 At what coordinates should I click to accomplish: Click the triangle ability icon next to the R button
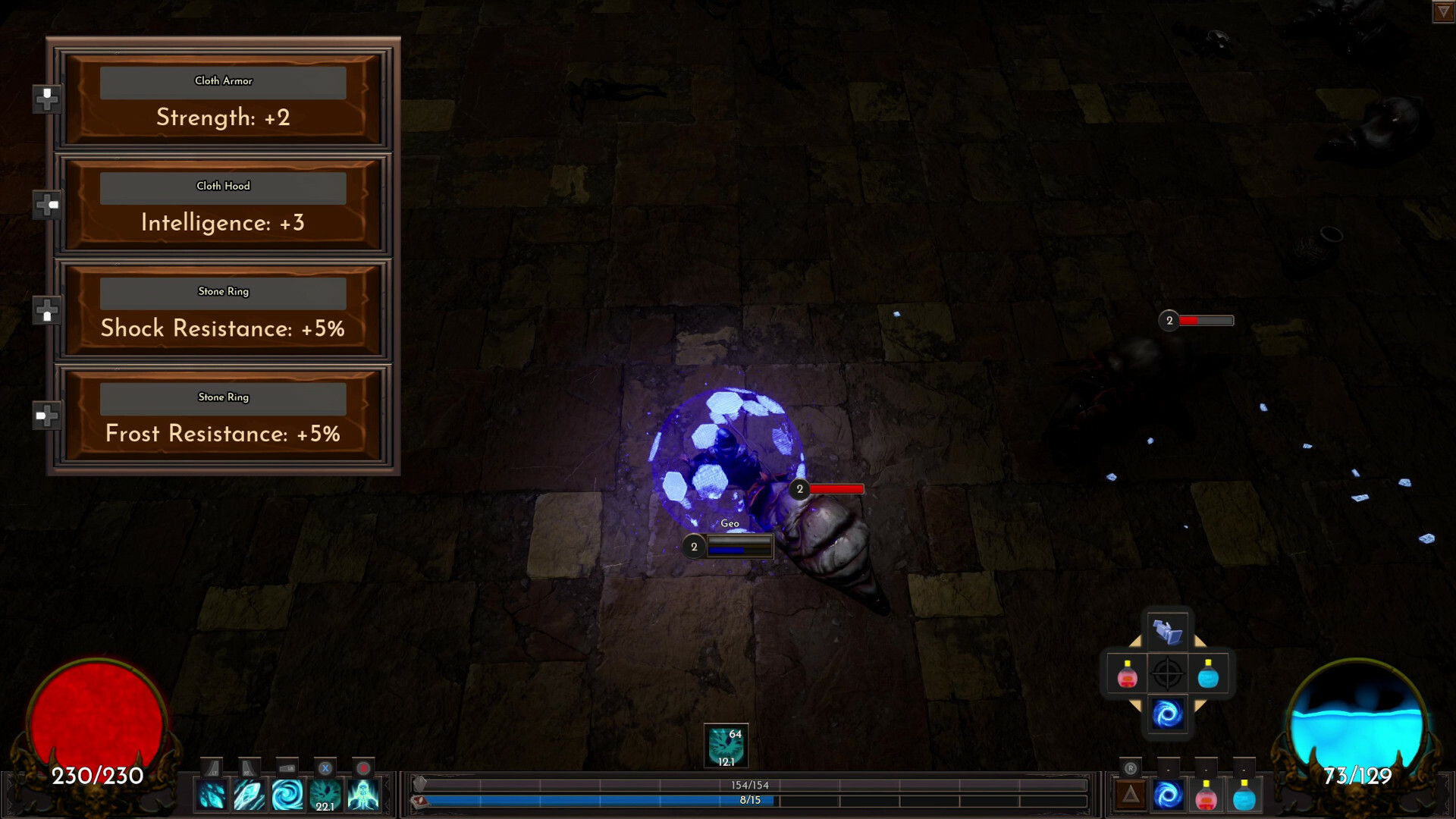point(1131,793)
